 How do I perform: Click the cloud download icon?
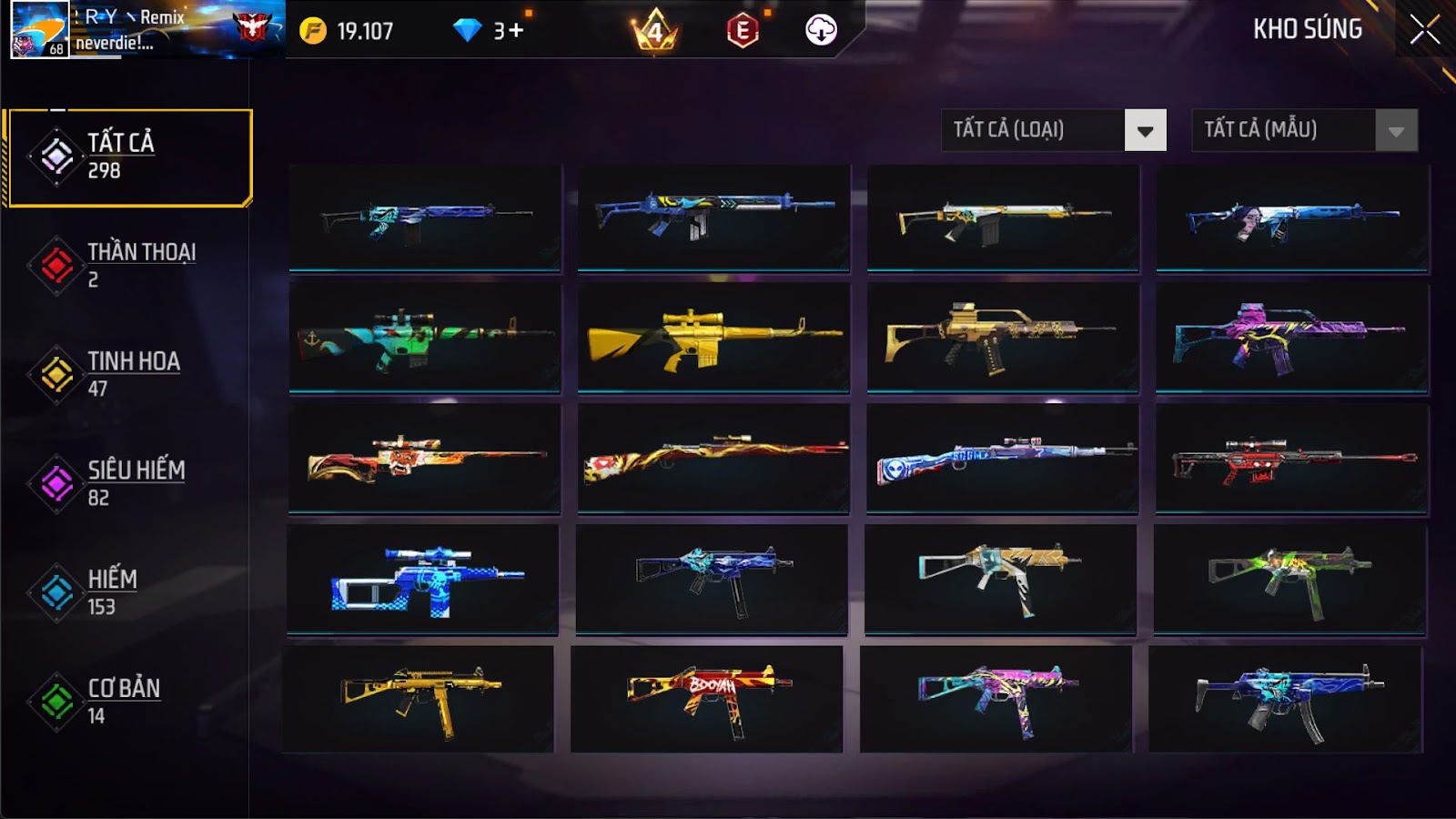(x=821, y=30)
